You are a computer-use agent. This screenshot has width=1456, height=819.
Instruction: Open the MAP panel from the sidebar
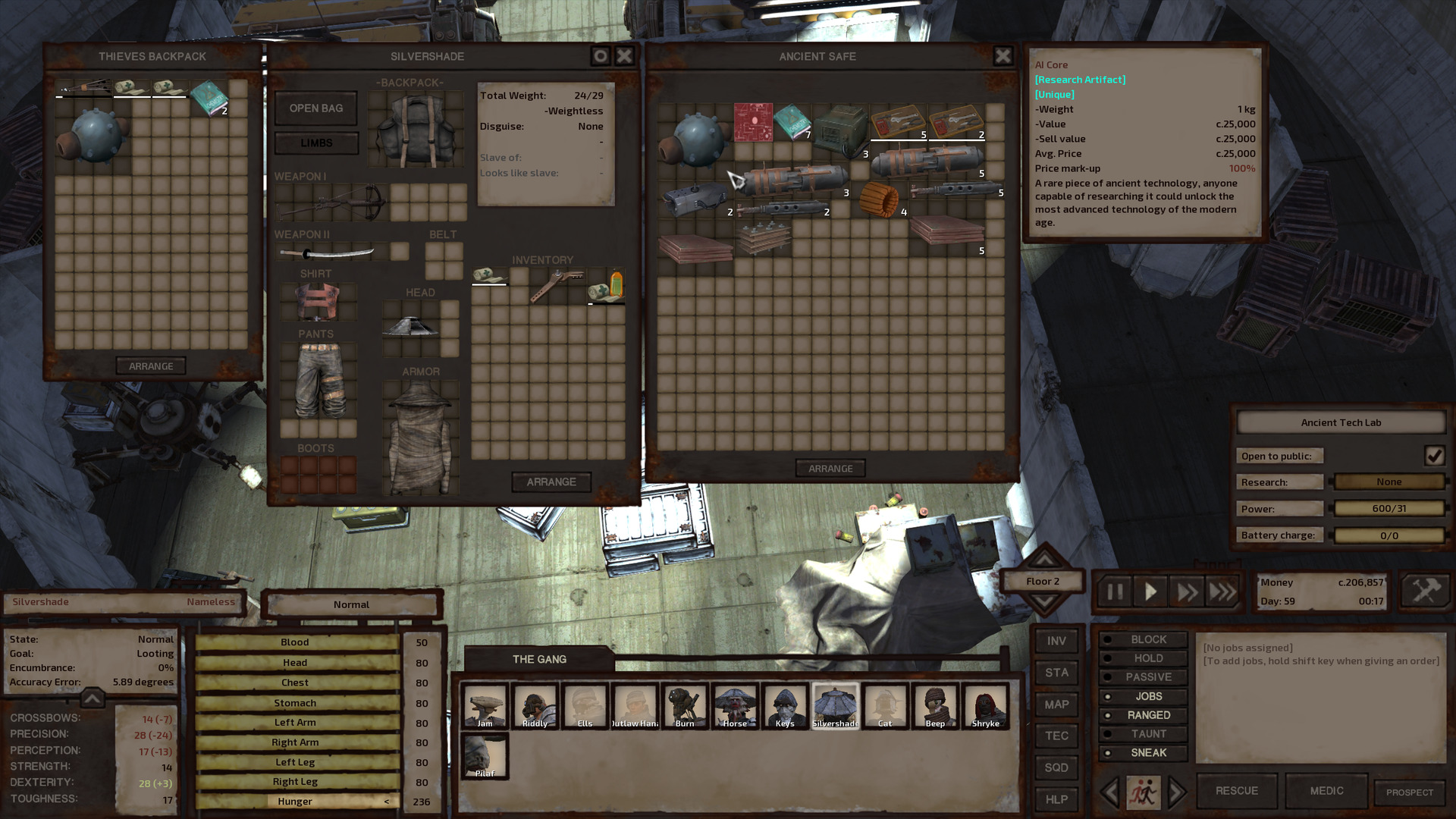coord(1056,704)
